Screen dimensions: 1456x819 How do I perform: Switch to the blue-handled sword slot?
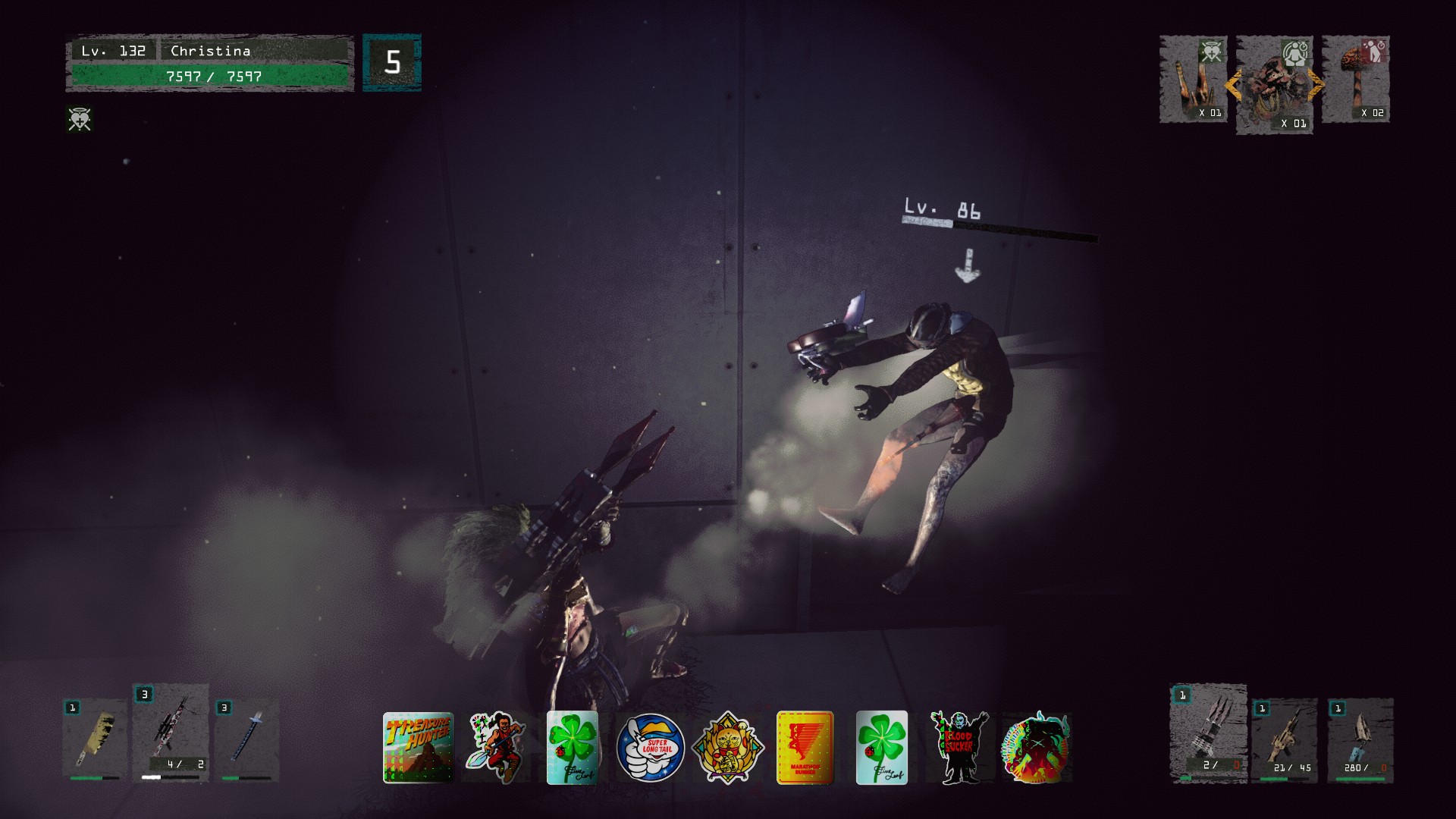pyautogui.click(x=247, y=741)
